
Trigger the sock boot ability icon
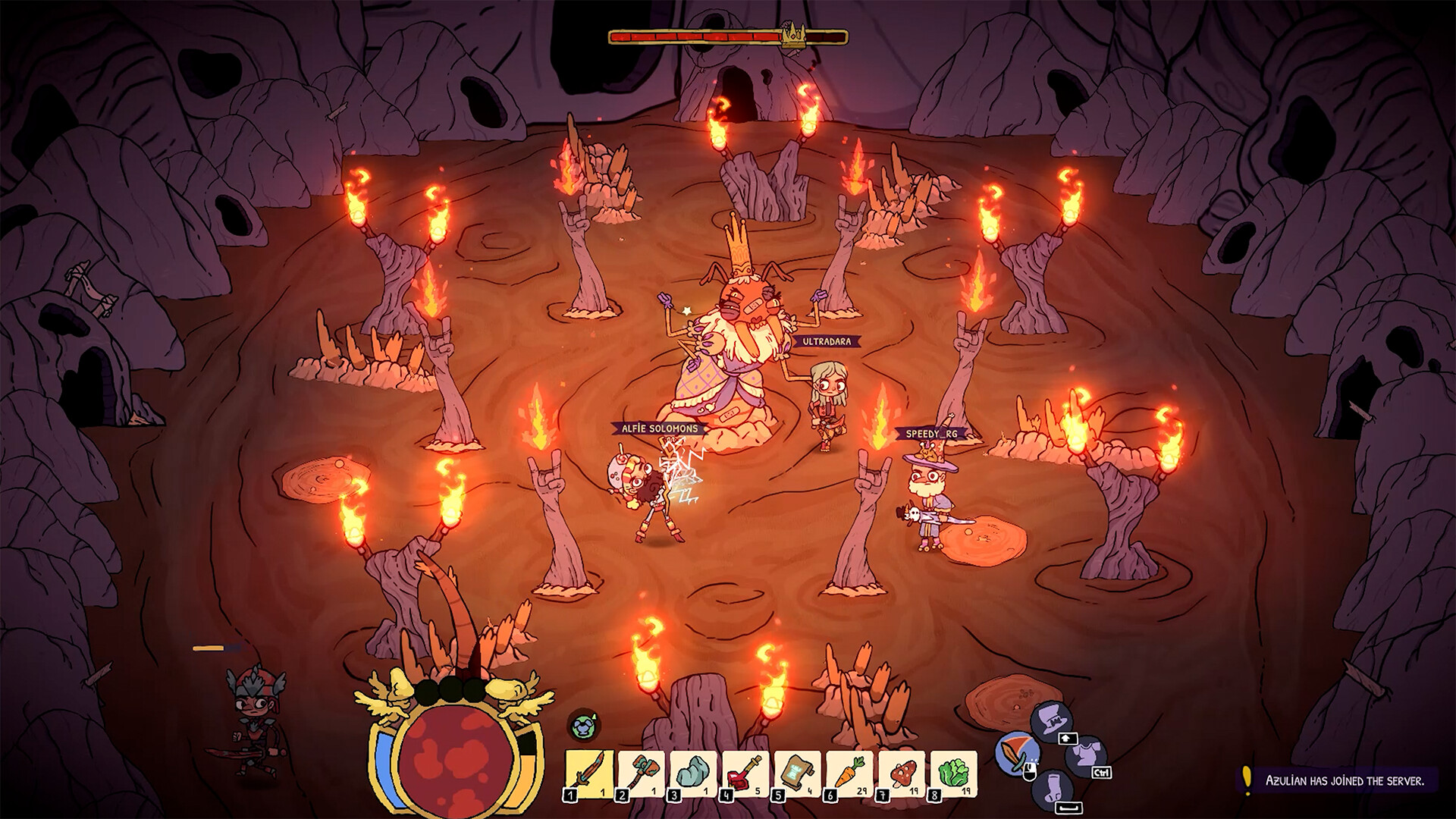tap(1053, 790)
